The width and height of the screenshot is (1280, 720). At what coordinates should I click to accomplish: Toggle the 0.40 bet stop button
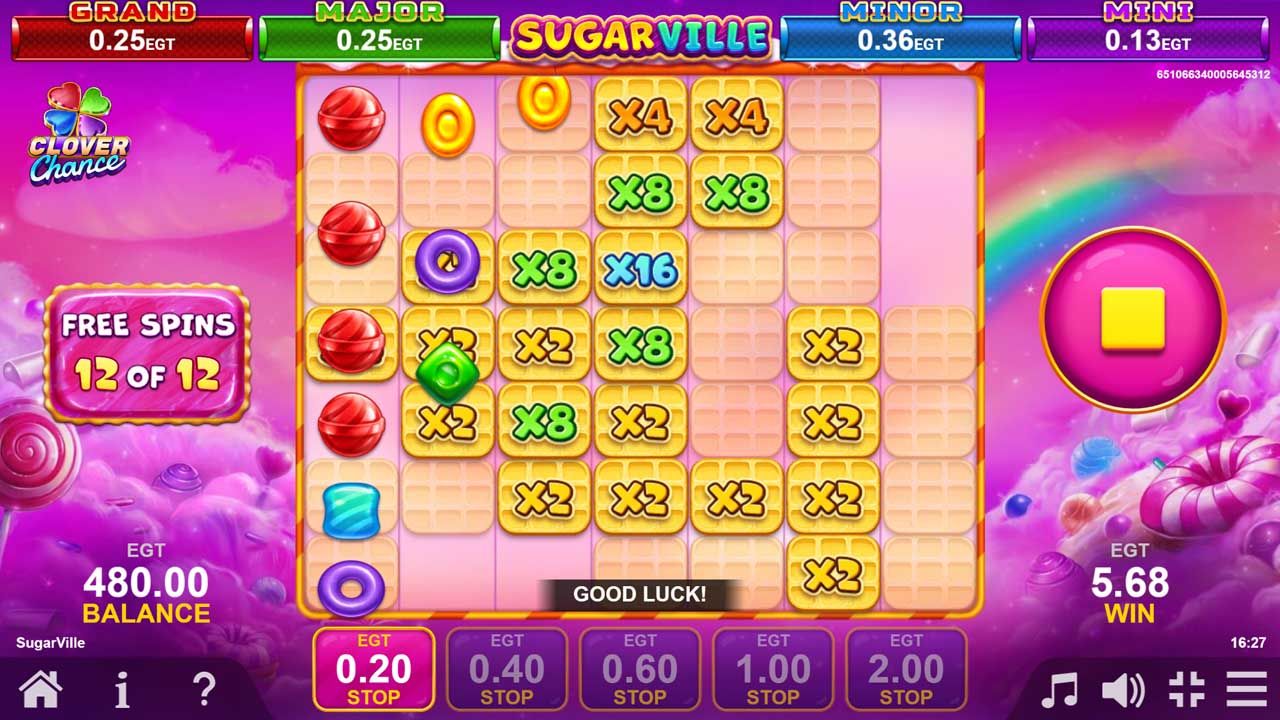(x=507, y=668)
